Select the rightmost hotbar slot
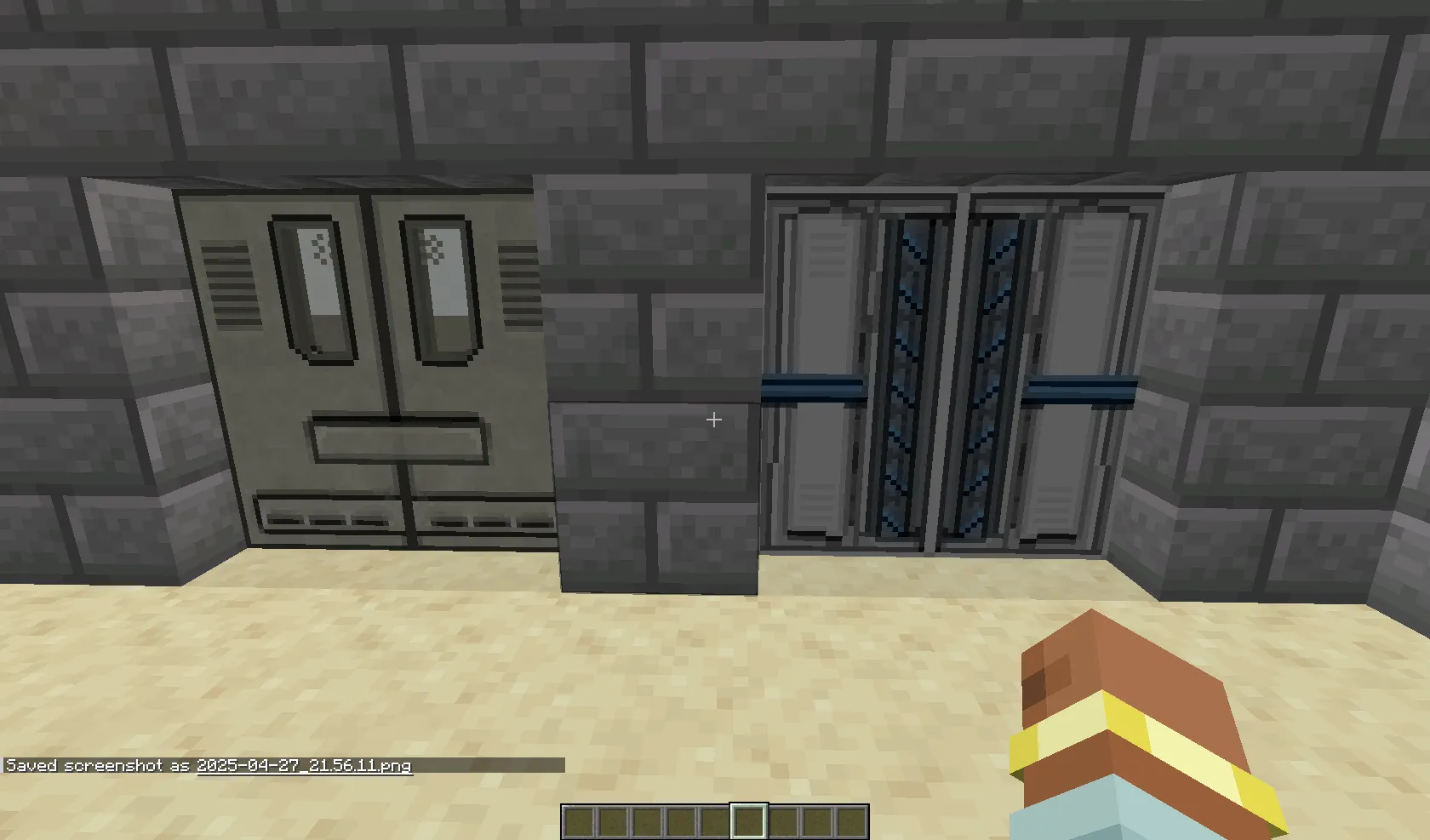The image size is (1430, 840). point(850,823)
